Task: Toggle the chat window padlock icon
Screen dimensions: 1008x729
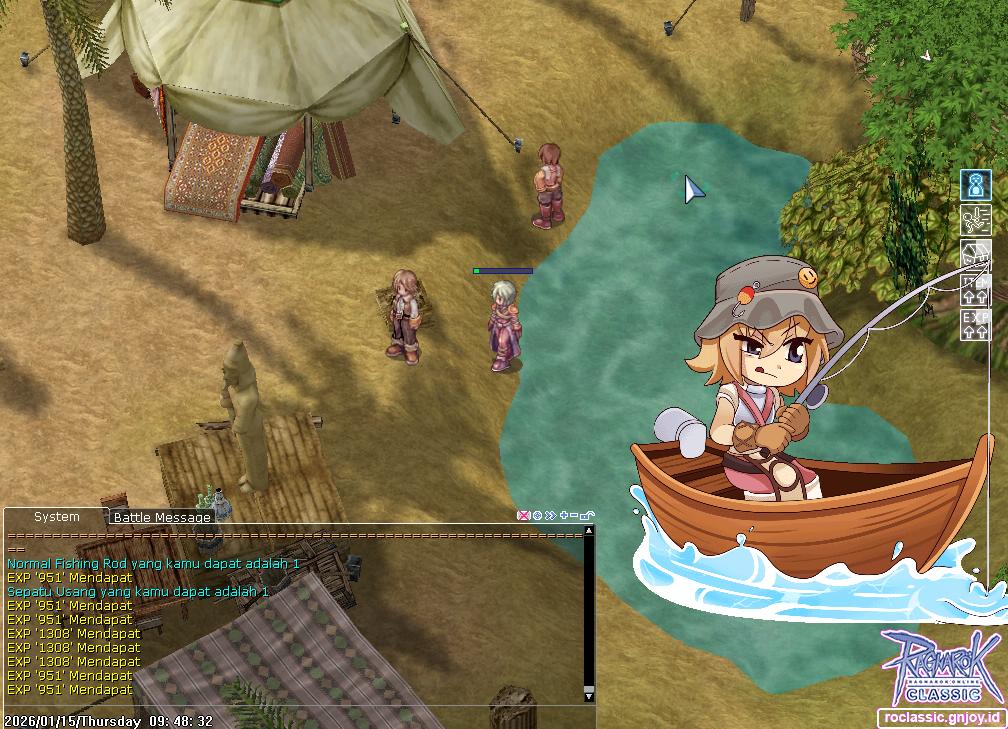Action: [x=587, y=515]
